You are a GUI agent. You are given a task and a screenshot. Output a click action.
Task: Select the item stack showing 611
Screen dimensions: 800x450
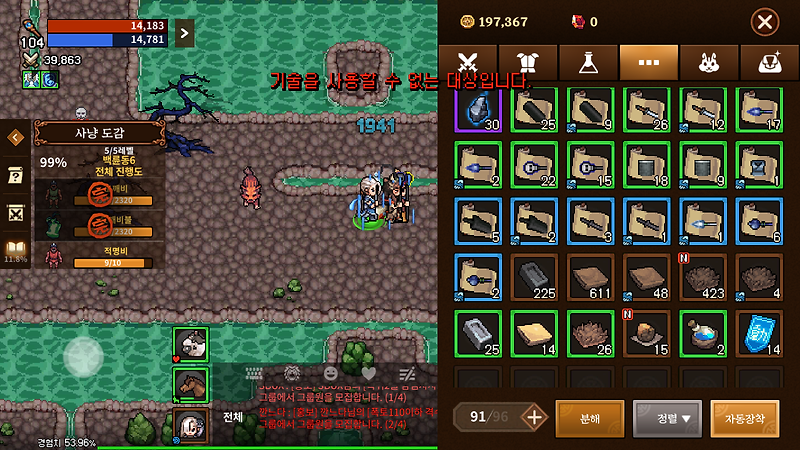pos(590,277)
